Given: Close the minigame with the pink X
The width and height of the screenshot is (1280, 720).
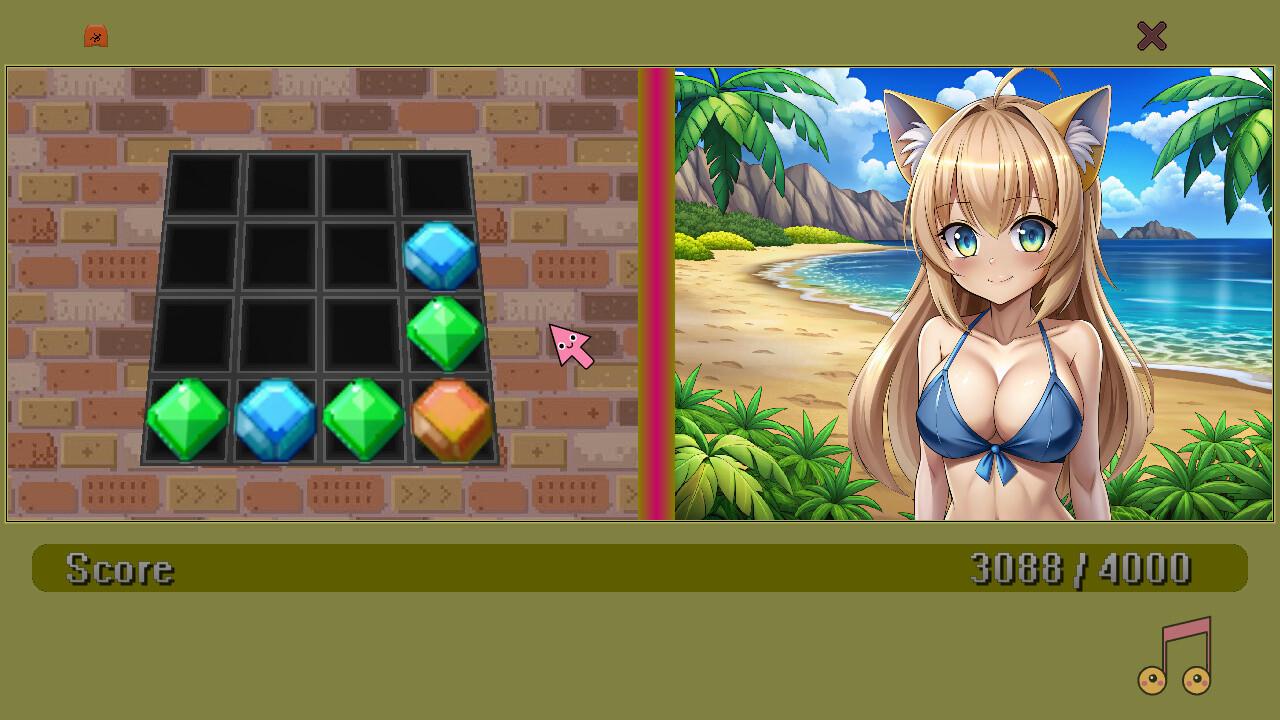Looking at the screenshot, I should (1151, 36).
